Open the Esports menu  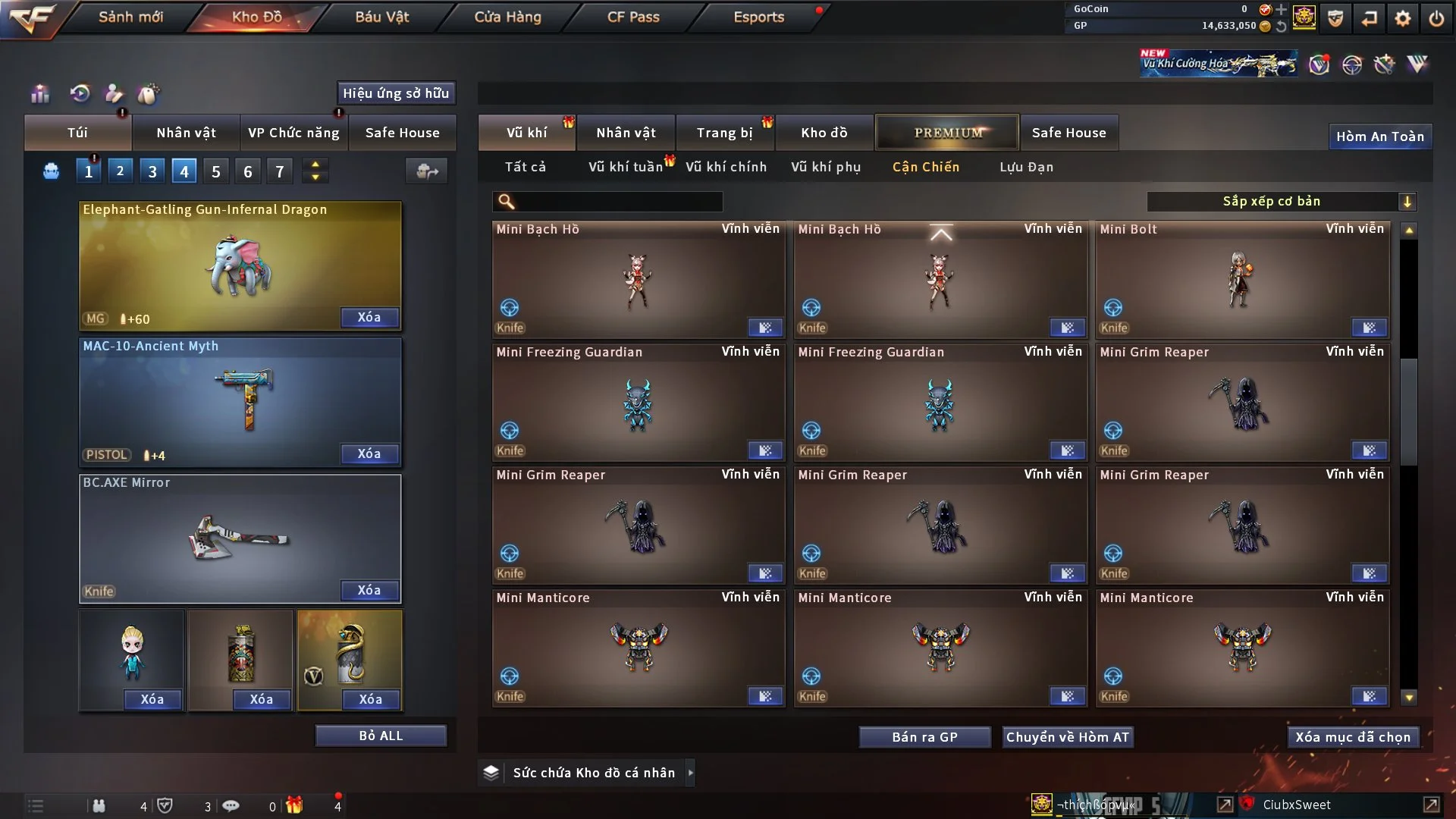pyautogui.click(x=758, y=17)
